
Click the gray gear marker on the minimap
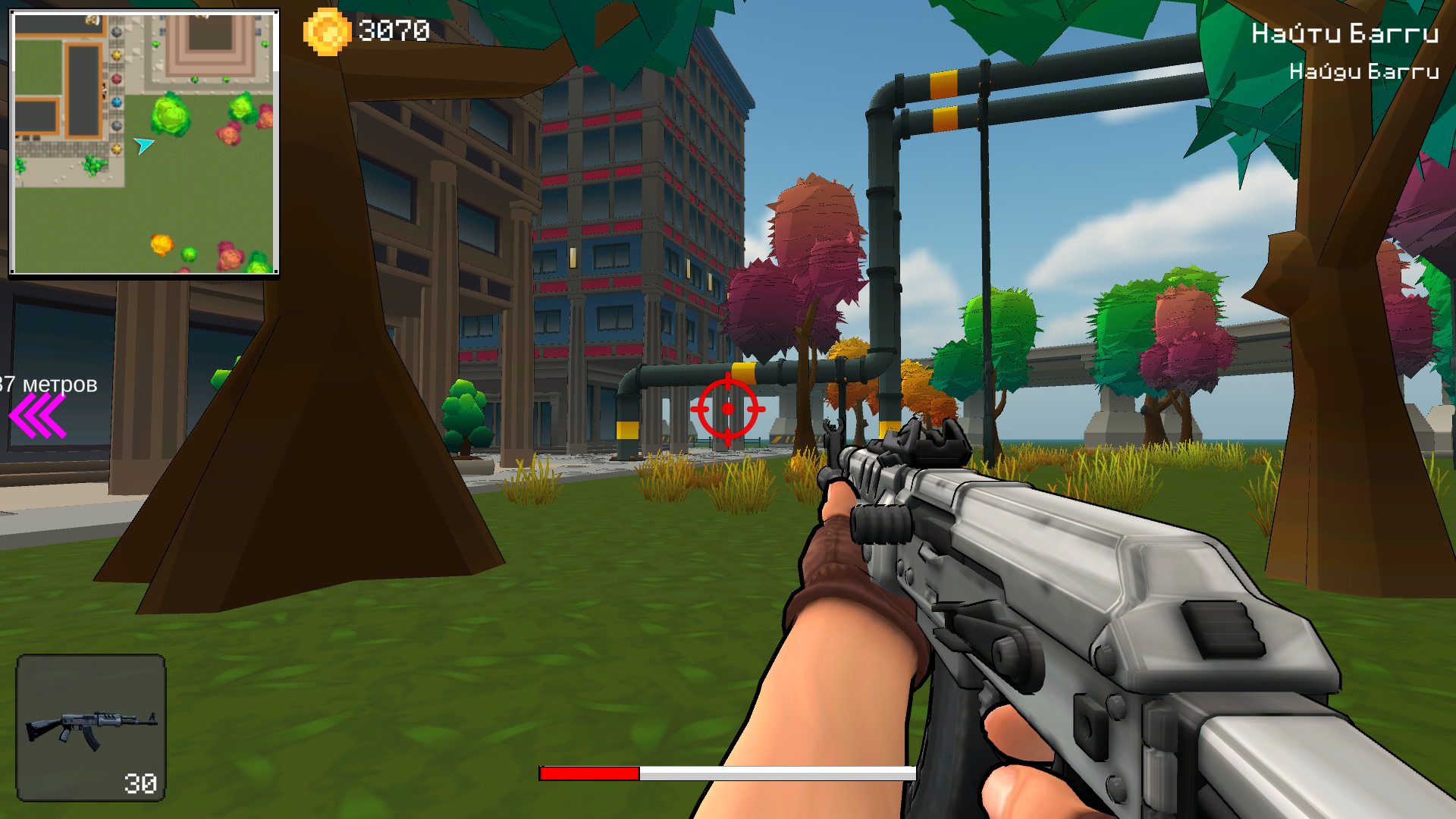[x=116, y=33]
